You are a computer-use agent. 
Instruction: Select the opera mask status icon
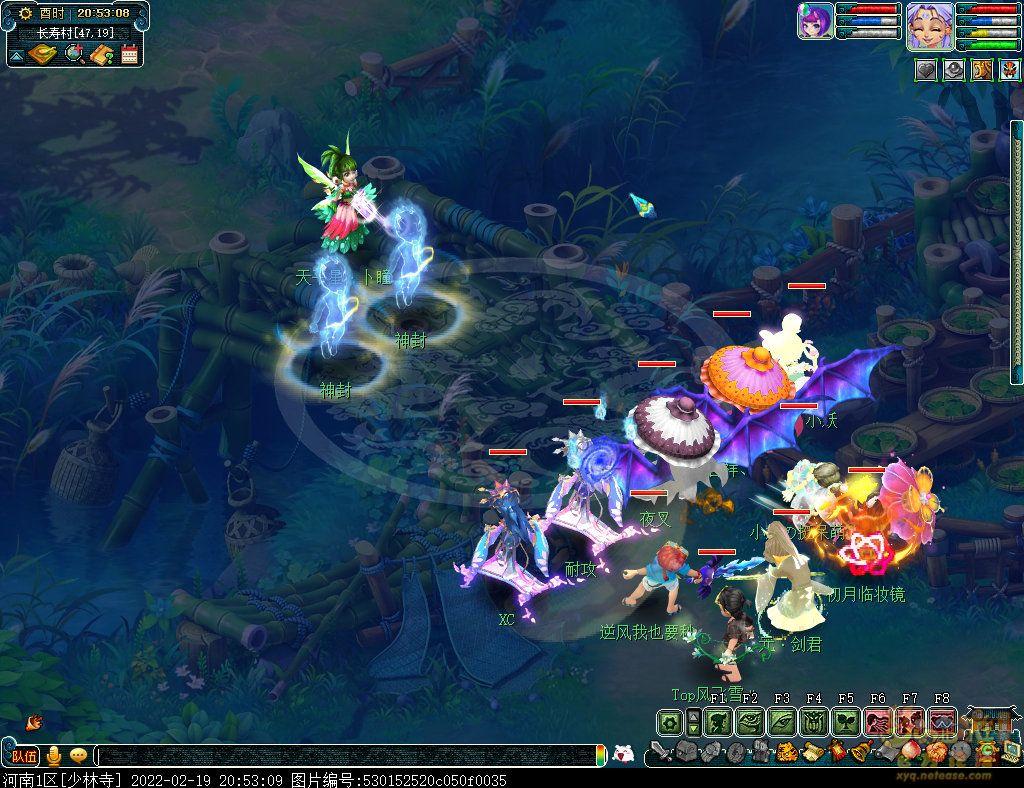pos(1008,70)
